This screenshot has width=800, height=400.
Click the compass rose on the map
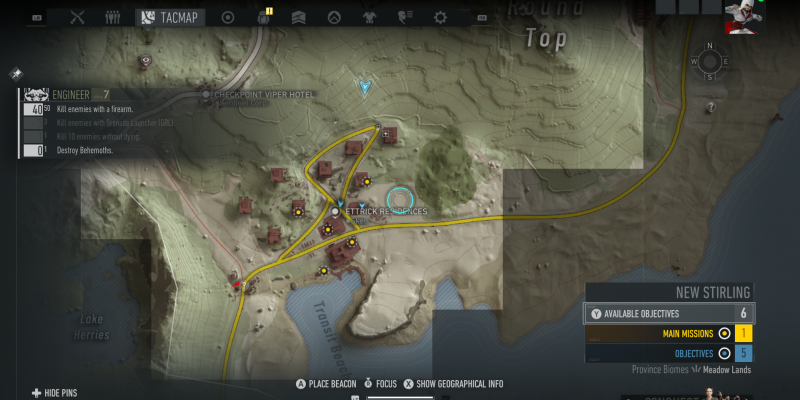click(709, 61)
